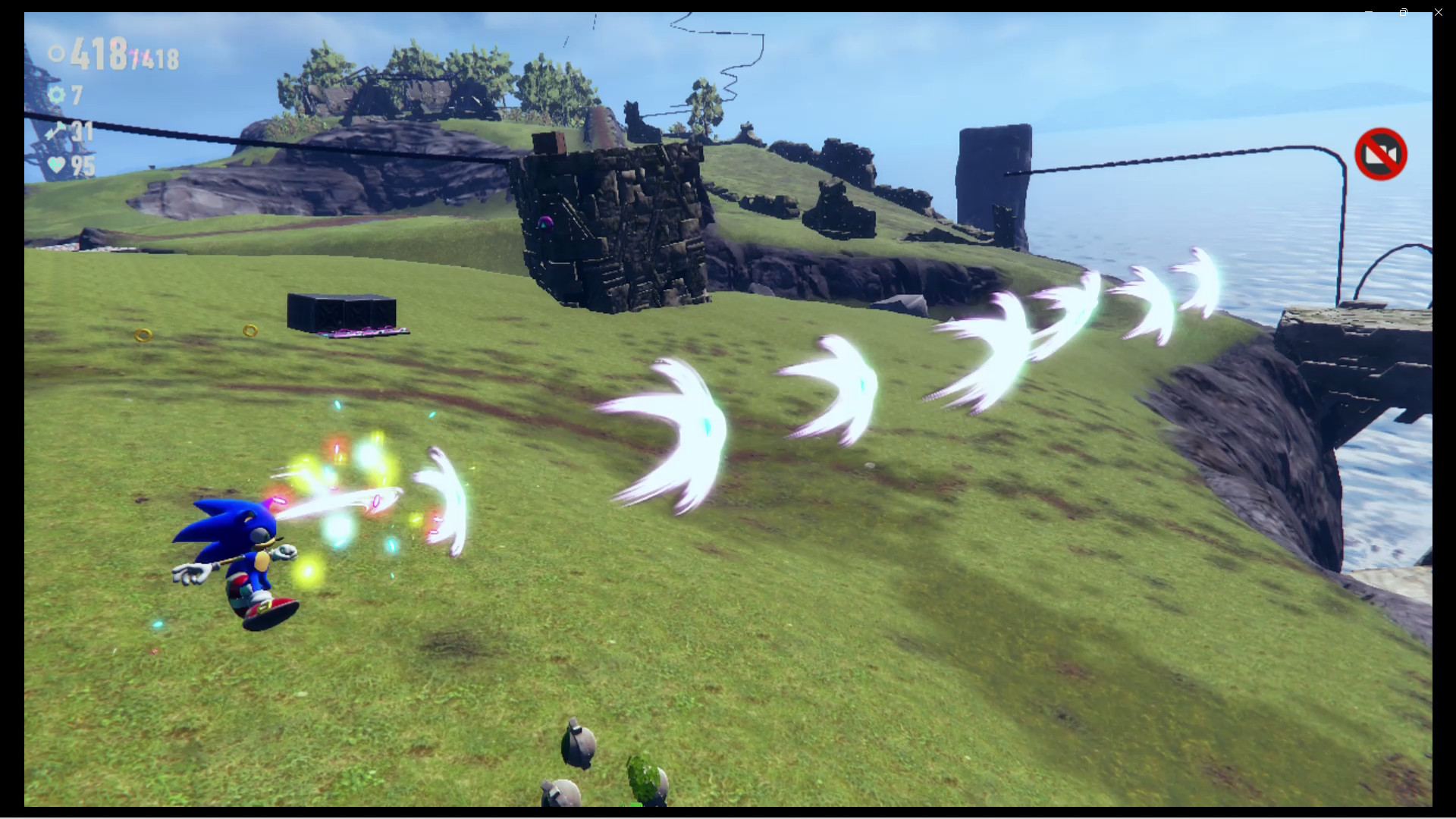Click the ring counter icon in the HUD
Viewport: 1456px width, 819px height.
(55, 55)
